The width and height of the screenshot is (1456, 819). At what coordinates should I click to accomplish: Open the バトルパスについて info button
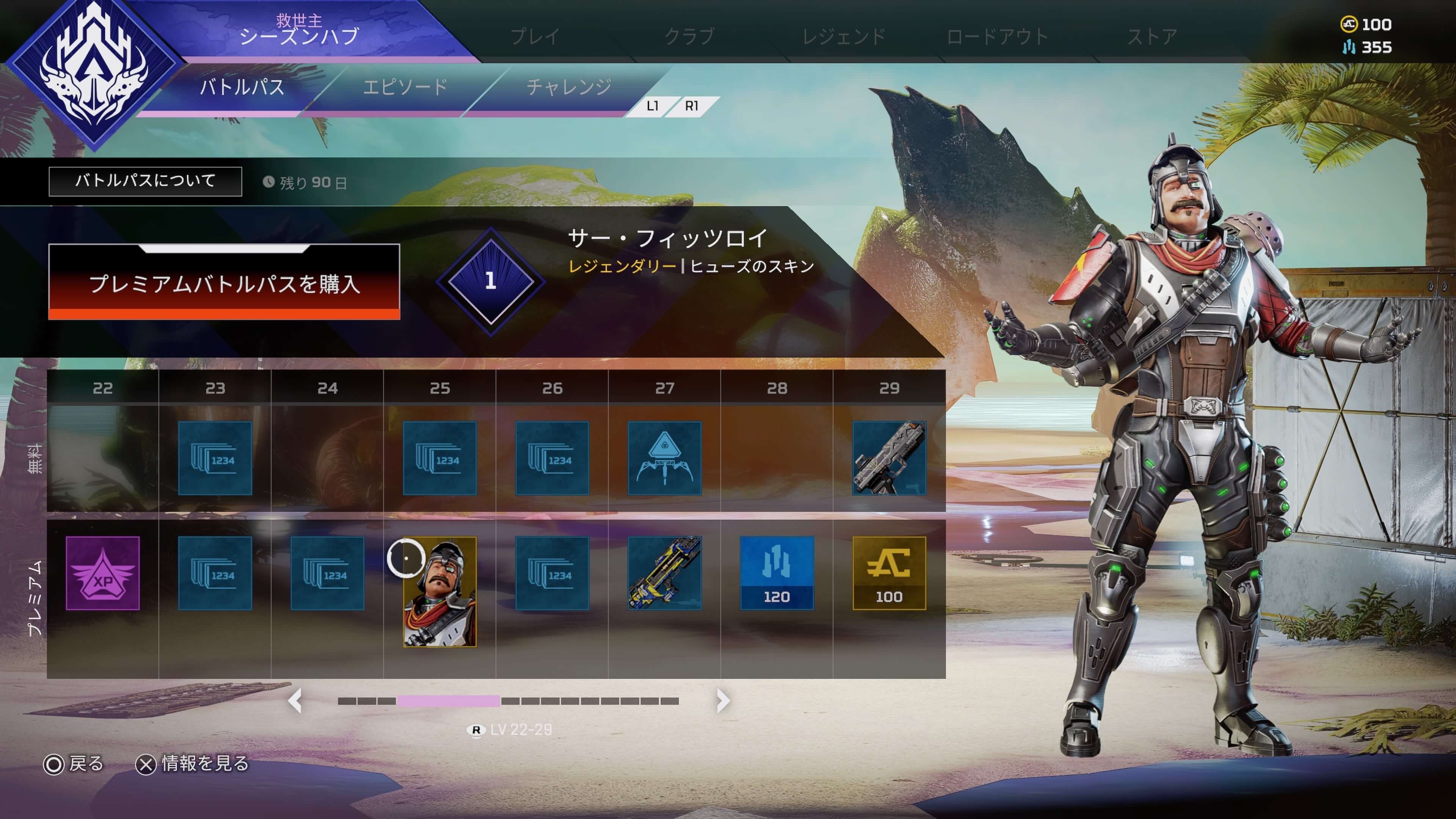[145, 181]
